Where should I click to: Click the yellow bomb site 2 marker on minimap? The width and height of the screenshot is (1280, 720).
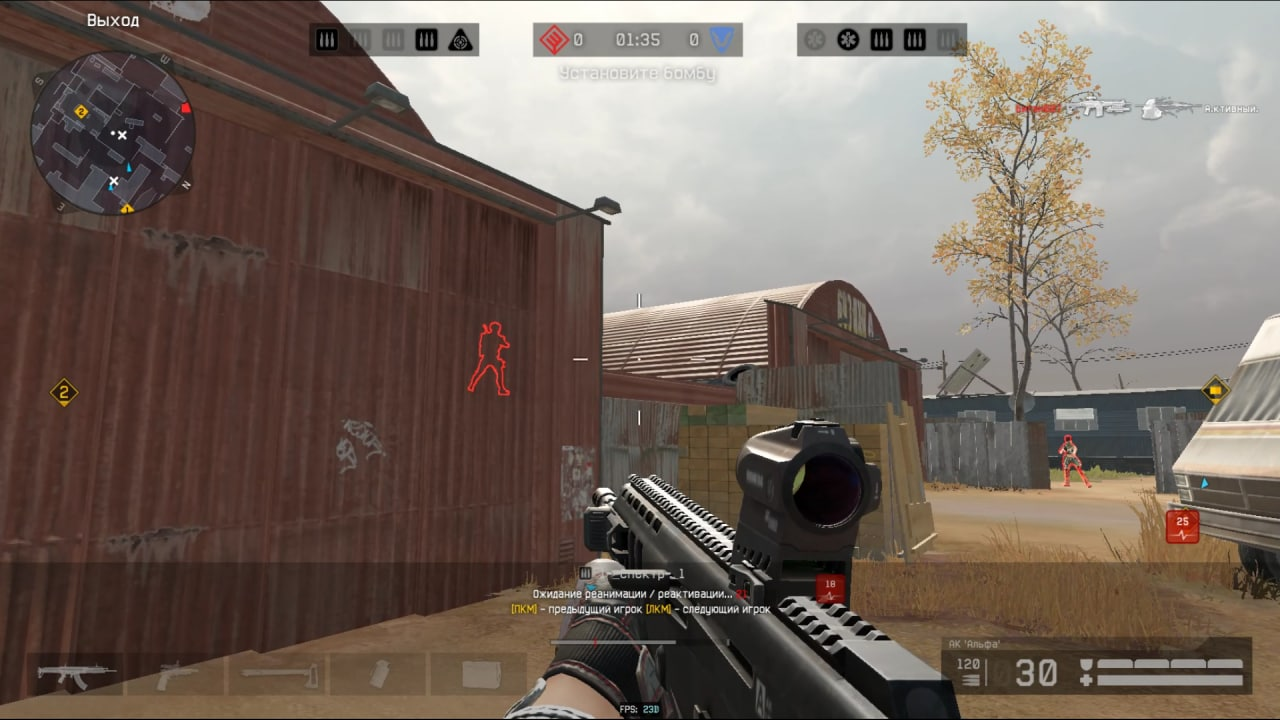tap(82, 111)
